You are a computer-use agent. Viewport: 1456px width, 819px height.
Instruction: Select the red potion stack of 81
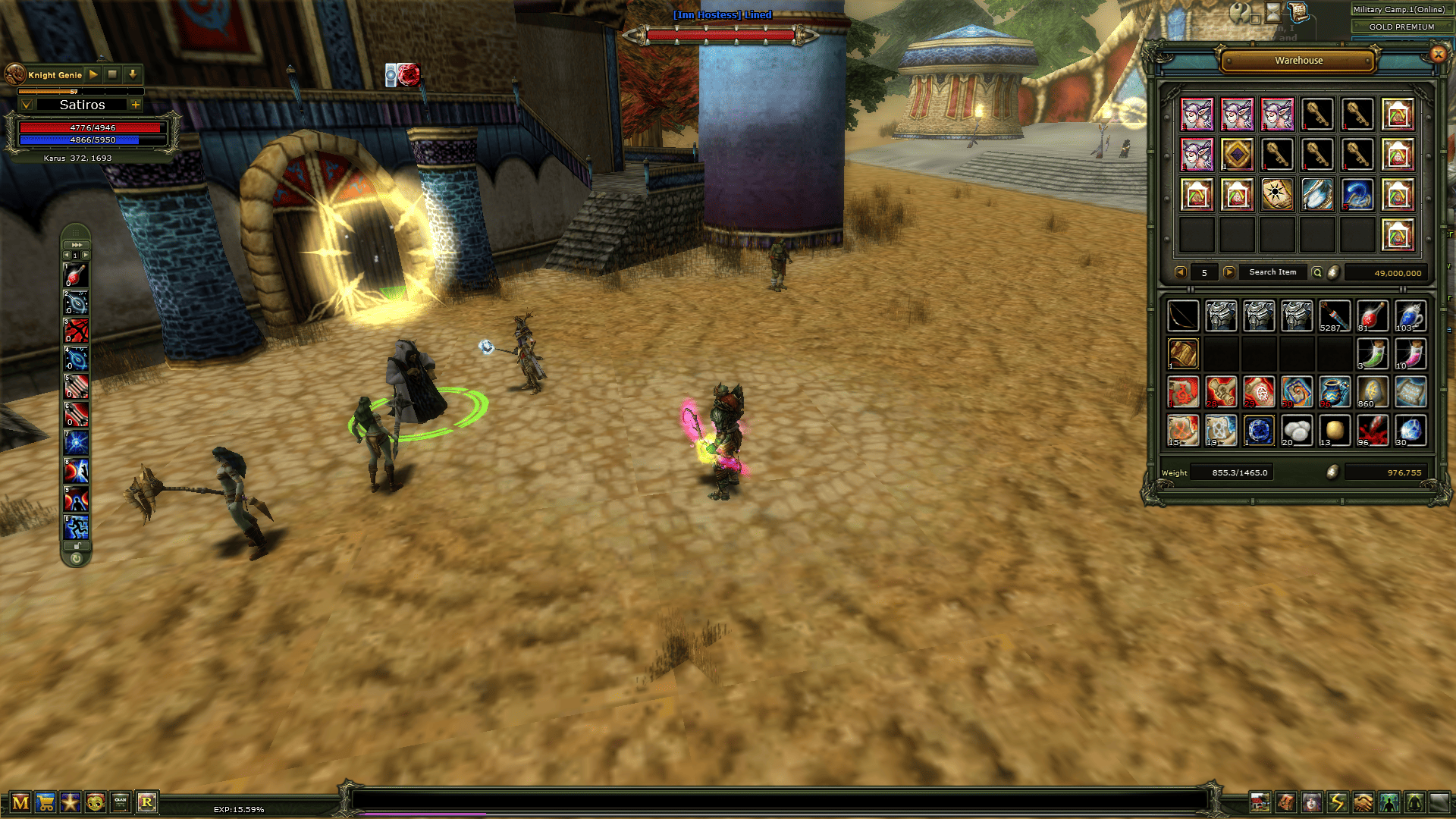(1373, 316)
